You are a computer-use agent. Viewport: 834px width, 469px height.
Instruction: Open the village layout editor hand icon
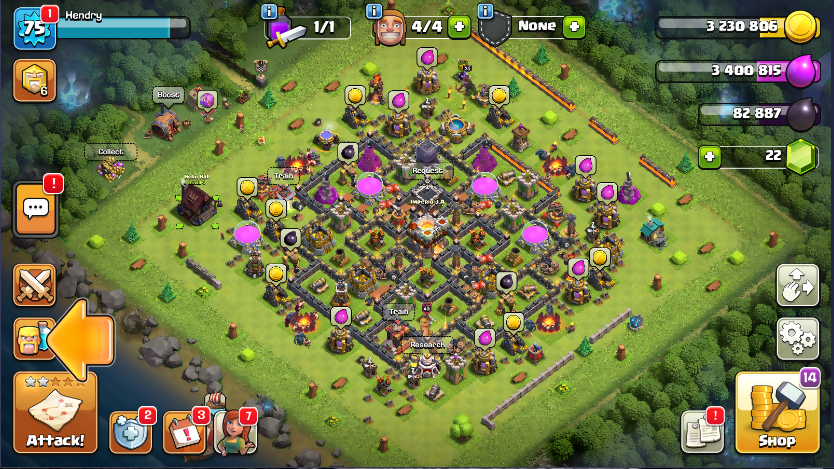(x=797, y=285)
